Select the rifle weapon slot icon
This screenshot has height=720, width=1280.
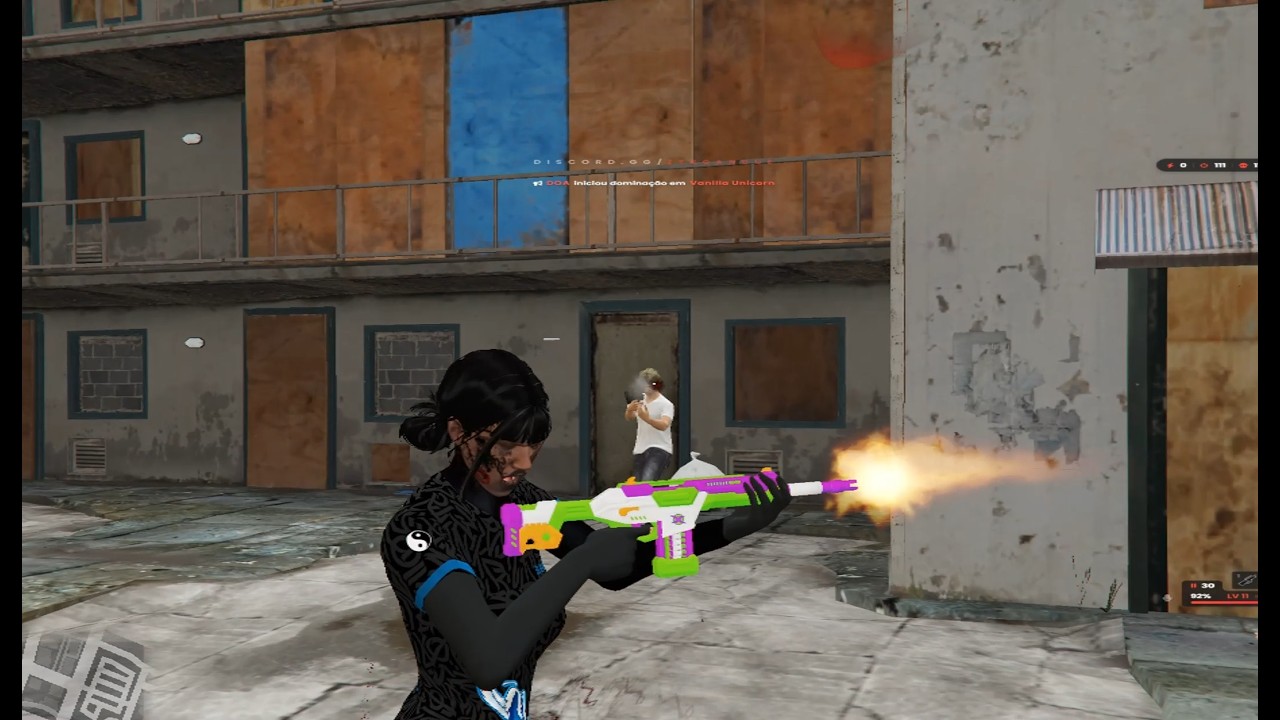coord(1244,579)
